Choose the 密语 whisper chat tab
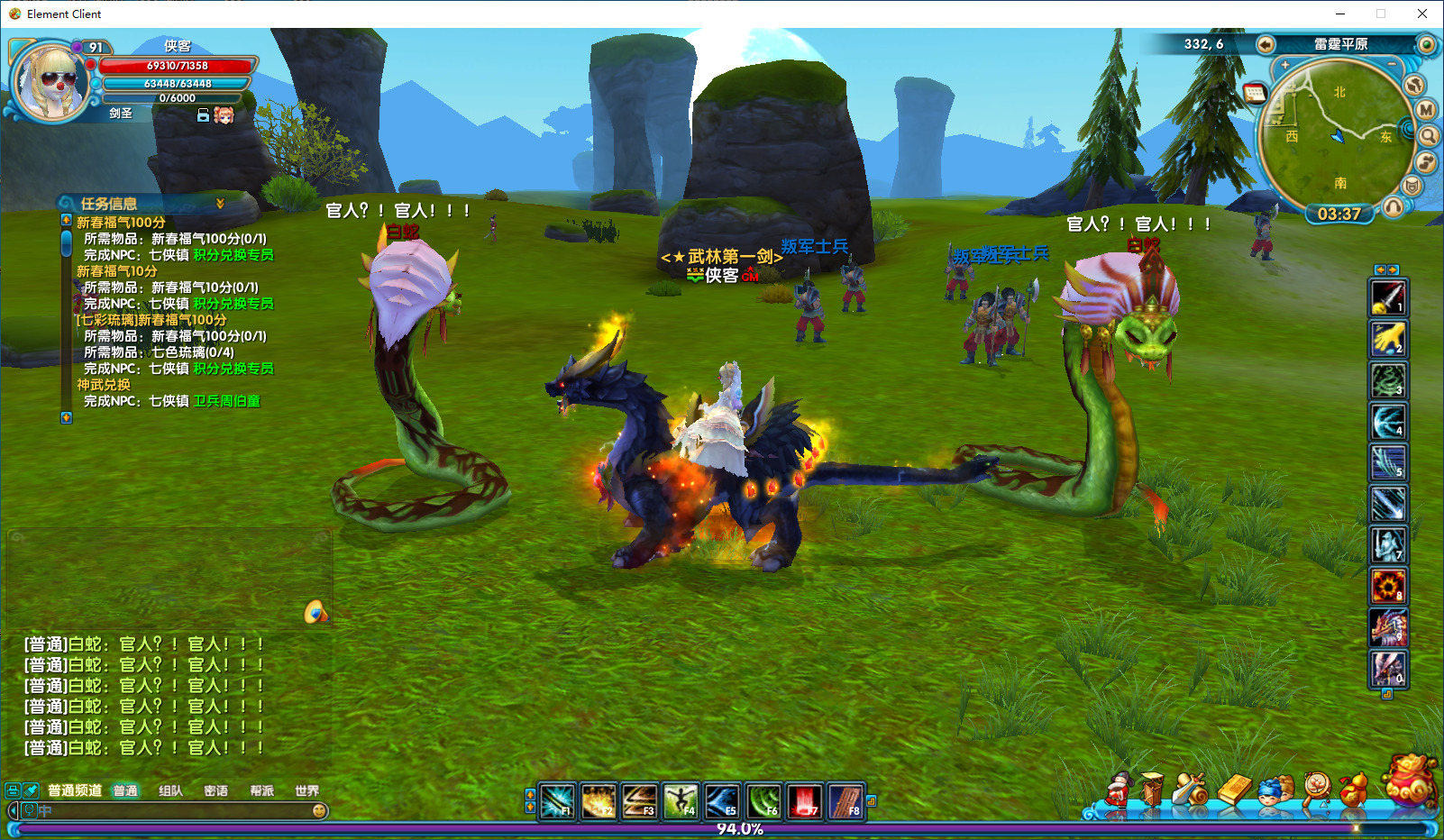Viewport: 1444px width, 840px height. tap(215, 790)
